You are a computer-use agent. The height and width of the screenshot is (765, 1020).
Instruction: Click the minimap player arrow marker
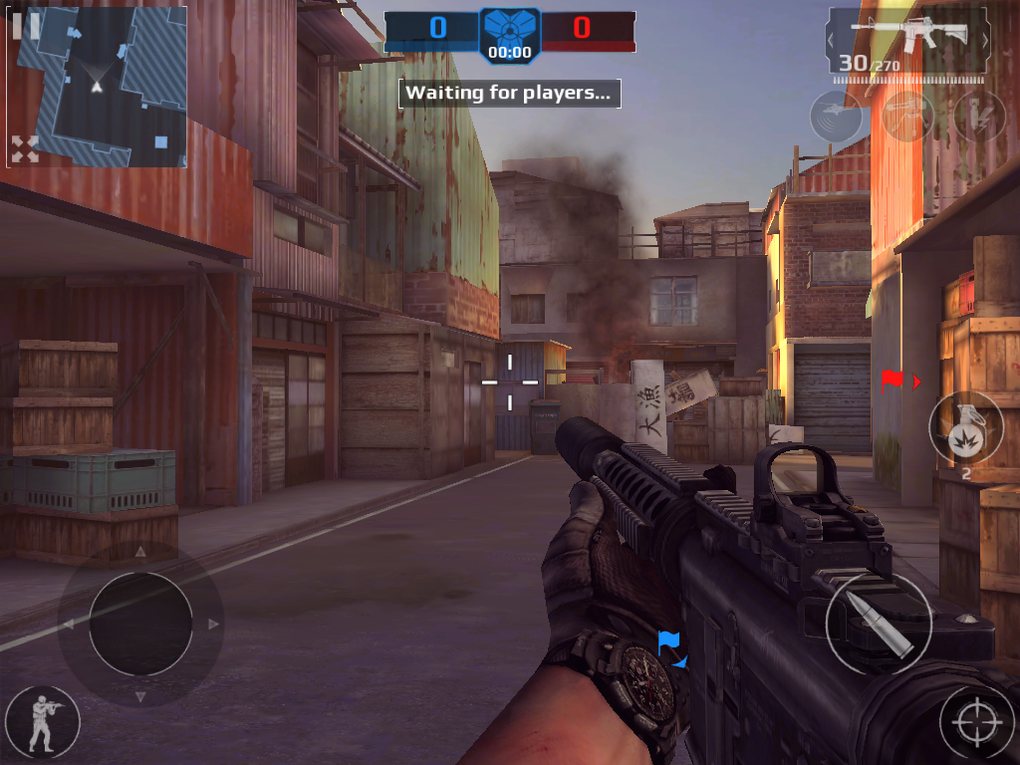(97, 87)
